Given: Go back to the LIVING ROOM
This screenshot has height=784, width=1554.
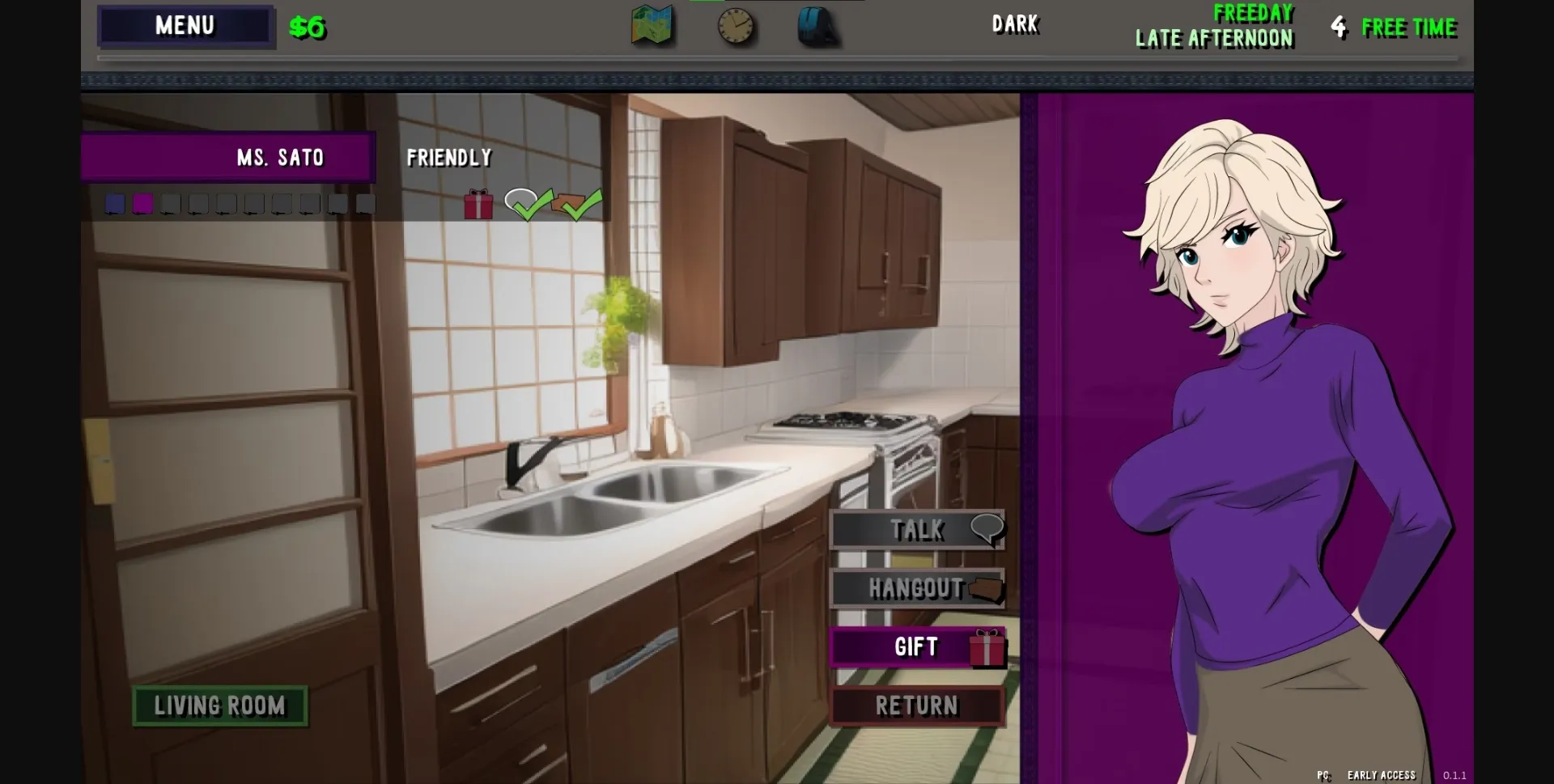Looking at the screenshot, I should tap(219, 705).
